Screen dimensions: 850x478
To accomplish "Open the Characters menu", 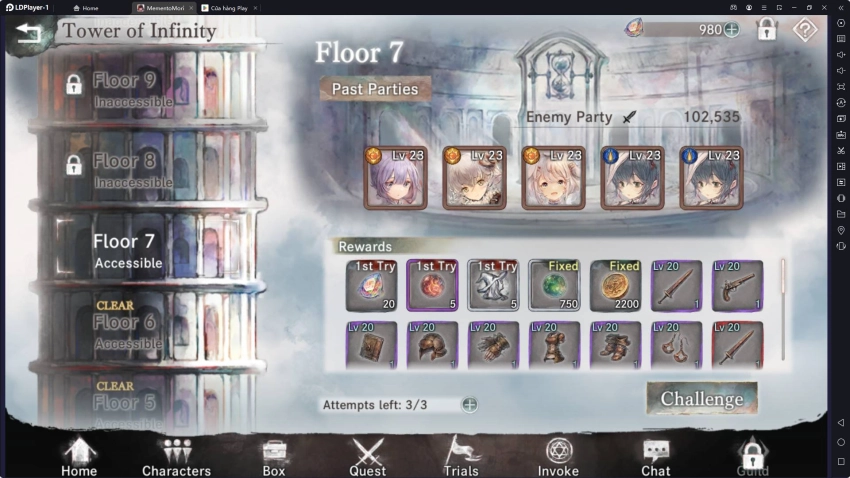I will click(176, 456).
